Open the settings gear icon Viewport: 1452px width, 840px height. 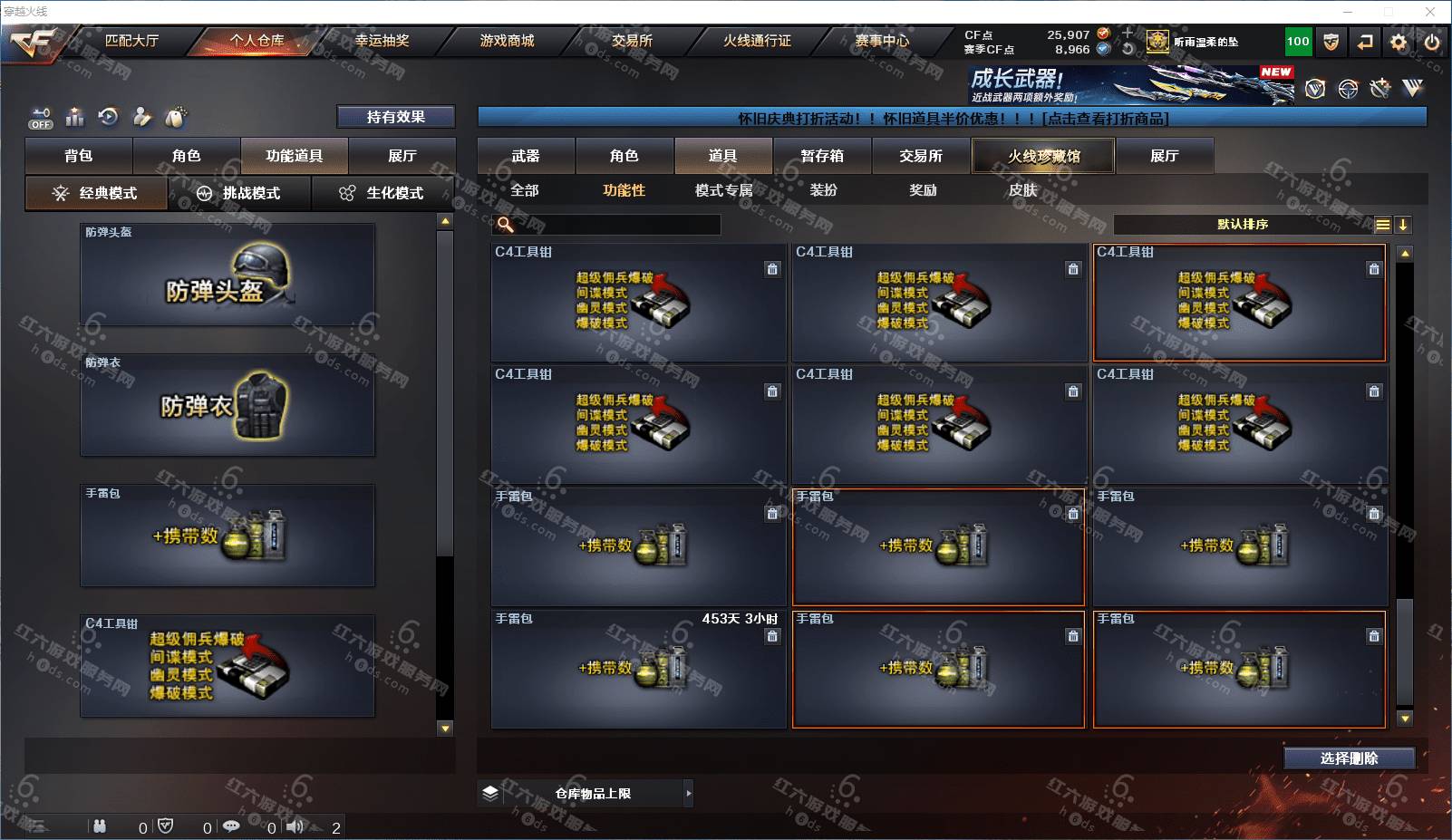point(1399,42)
